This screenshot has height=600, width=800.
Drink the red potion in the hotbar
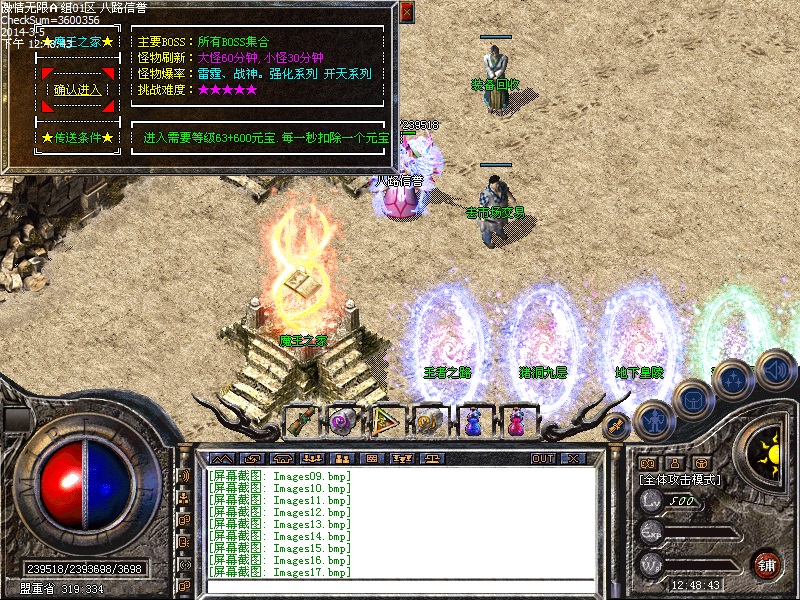tap(515, 421)
